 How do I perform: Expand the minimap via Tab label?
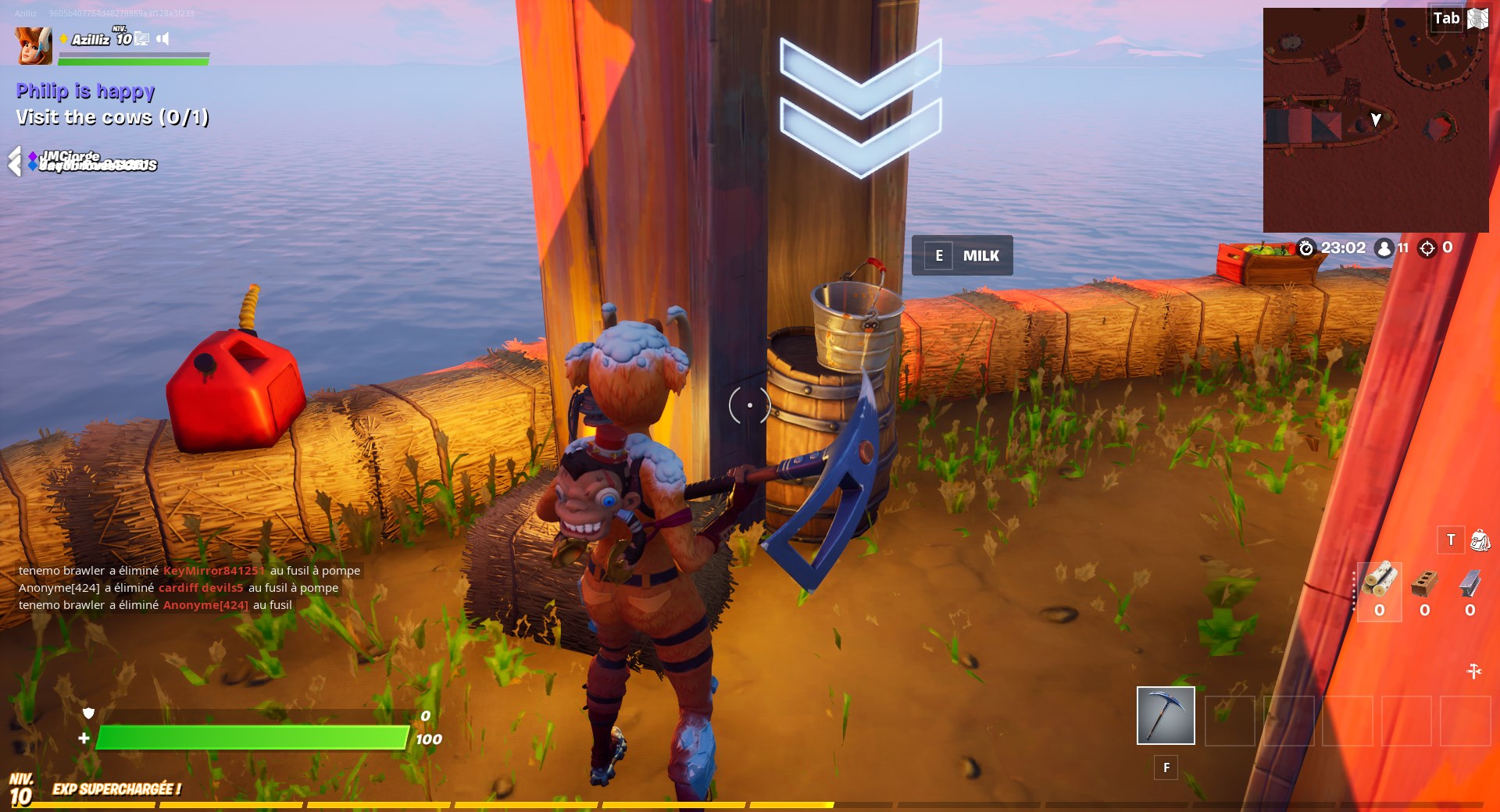pyautogui.click(x=1445, y=17)
